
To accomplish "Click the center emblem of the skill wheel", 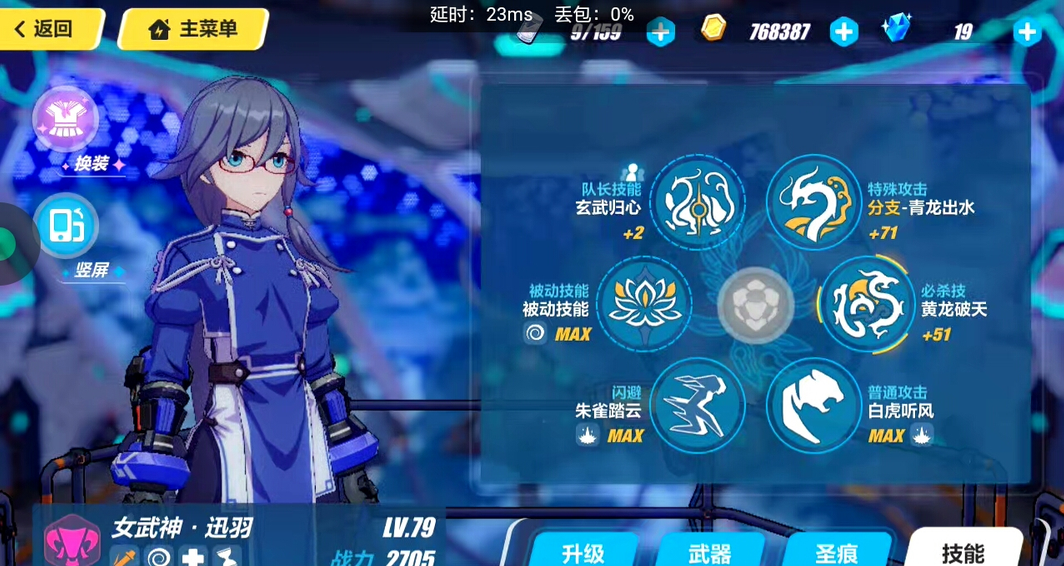I will (x=755, y=304).
